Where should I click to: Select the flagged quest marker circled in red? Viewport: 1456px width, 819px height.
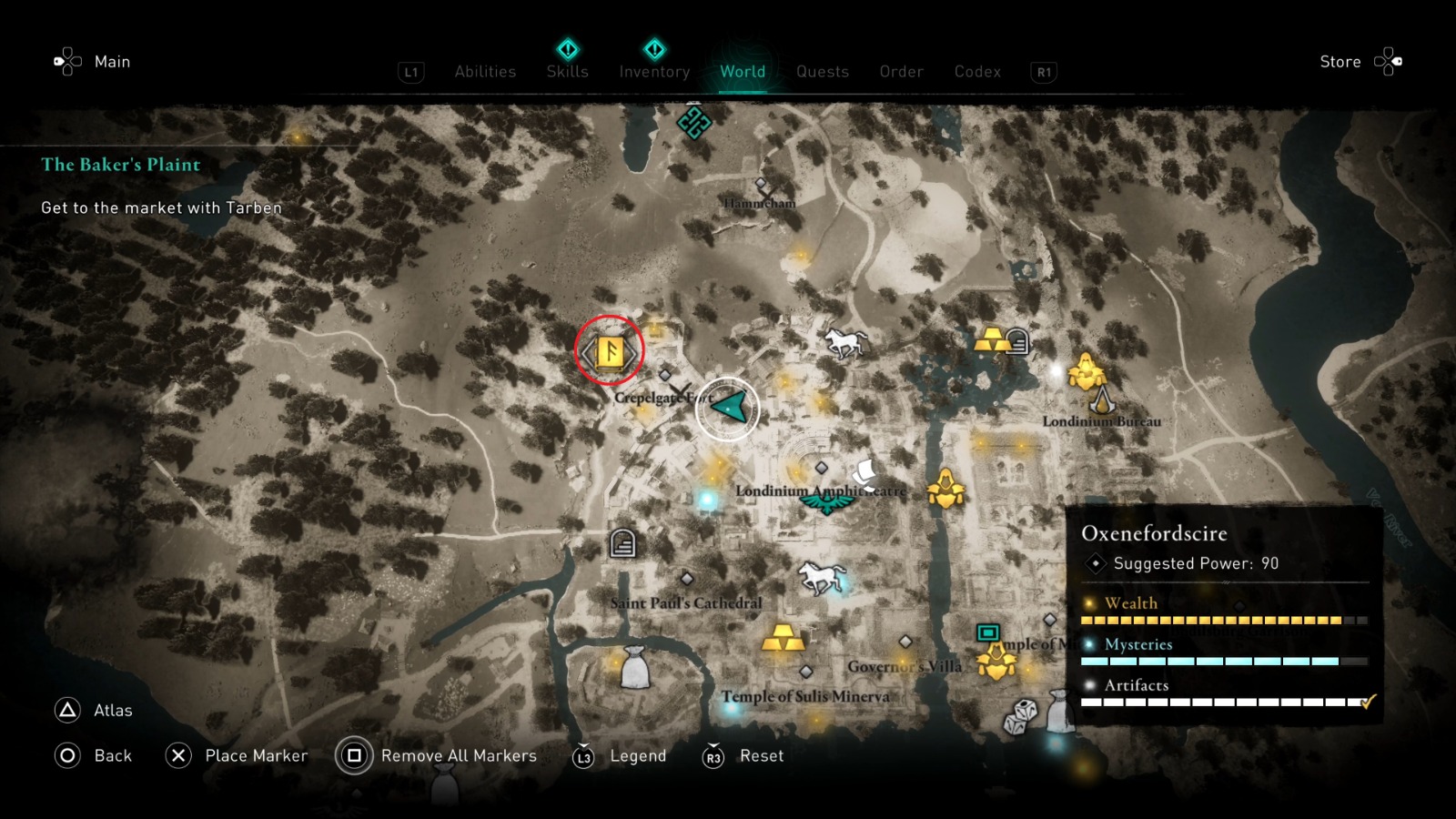[608, 349]
